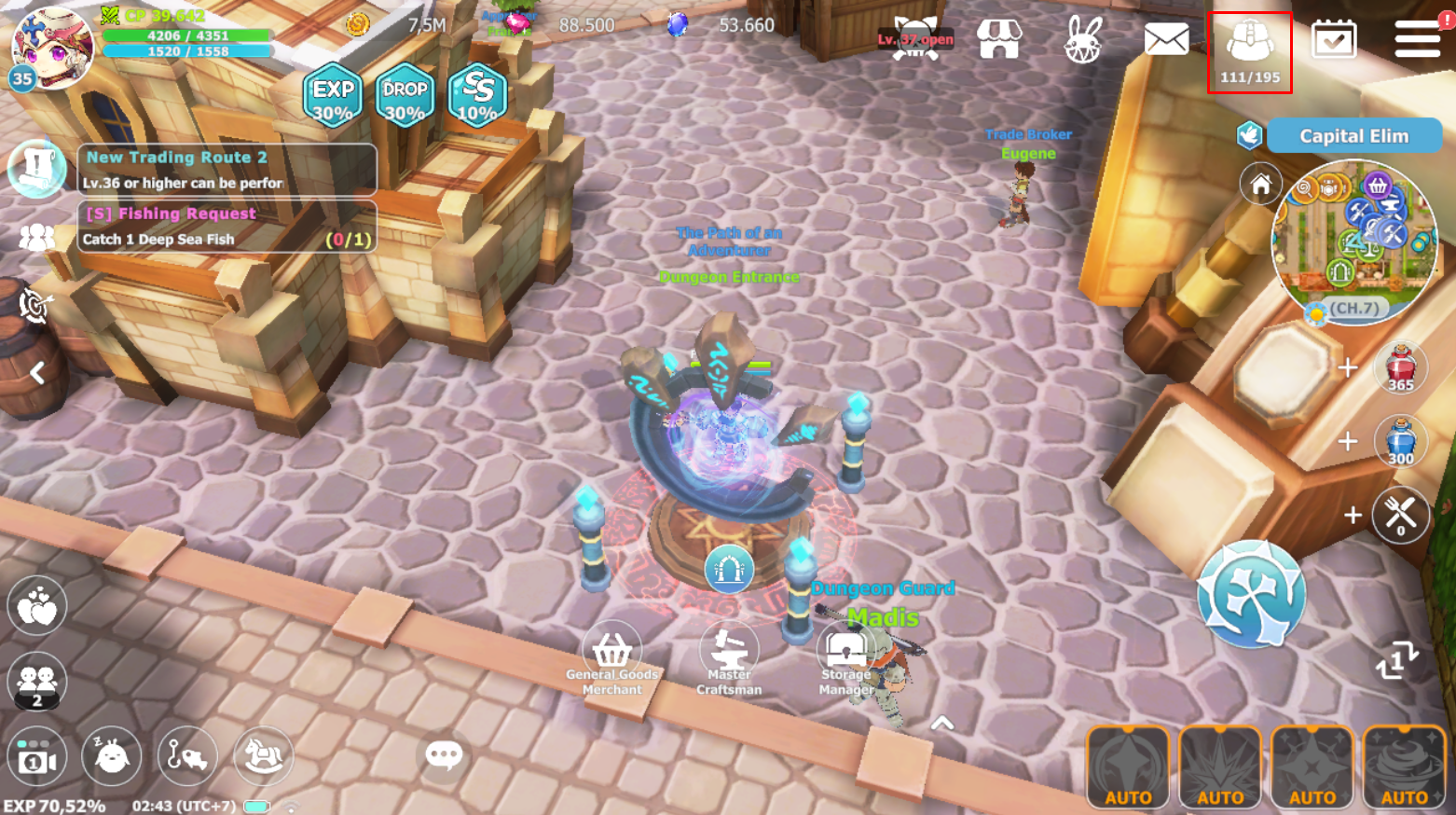Click the rabbit head icon
The width and height of the screenshot is (1456, 815).
(x=1083, y=39)
